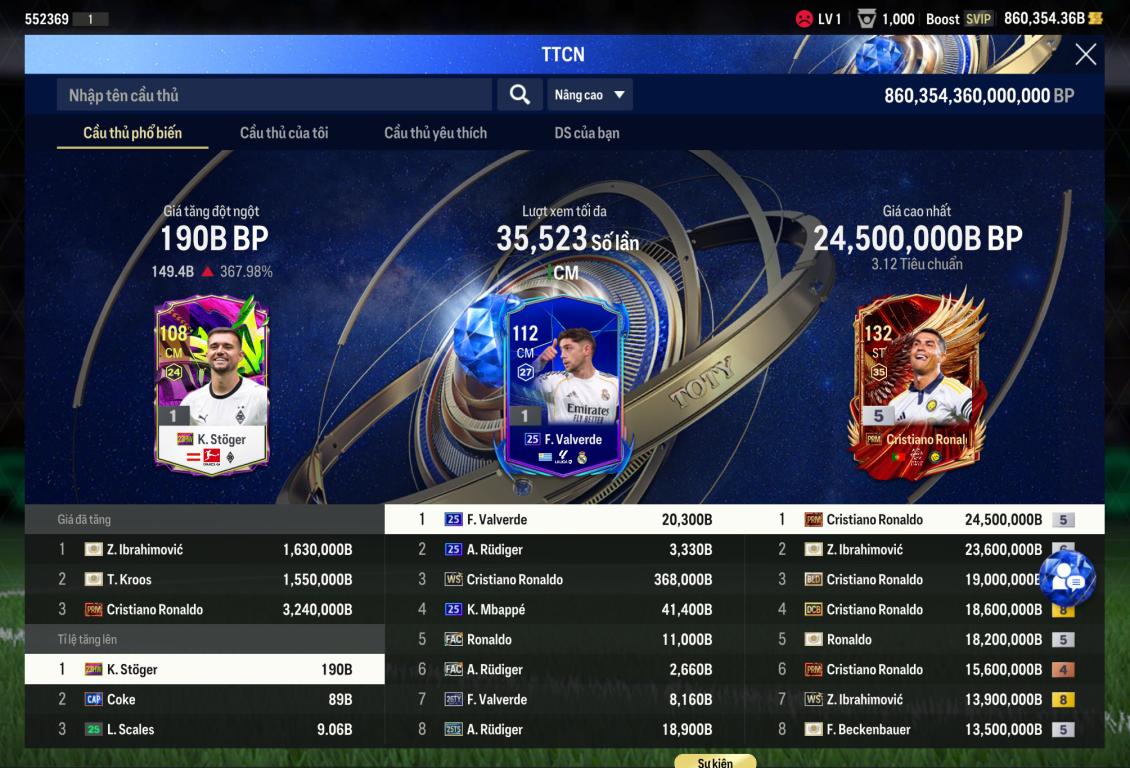The image size is (1130, 768).
Task: Select the L. Scales 9.06B row
Action: 205,729
